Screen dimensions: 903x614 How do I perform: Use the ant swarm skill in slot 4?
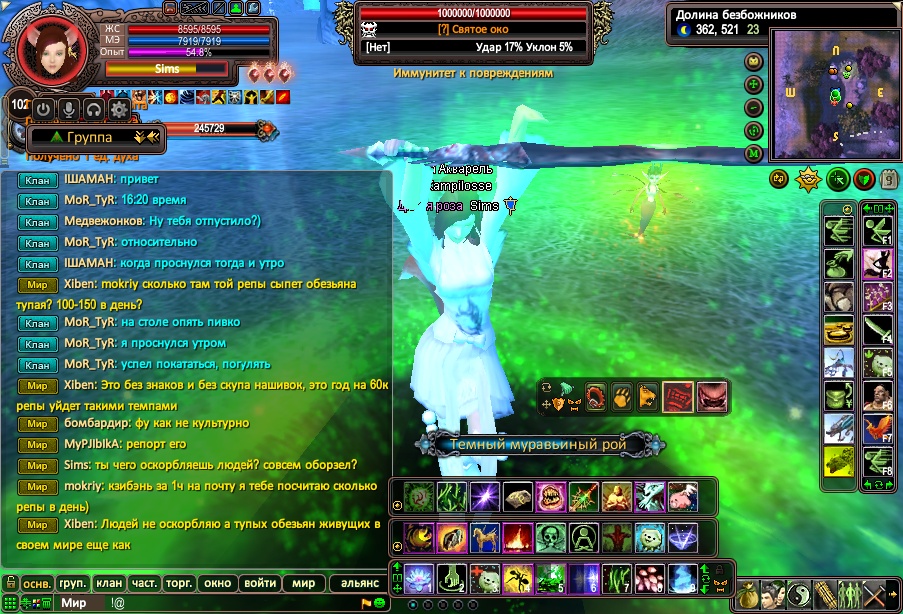coord(518,580)
